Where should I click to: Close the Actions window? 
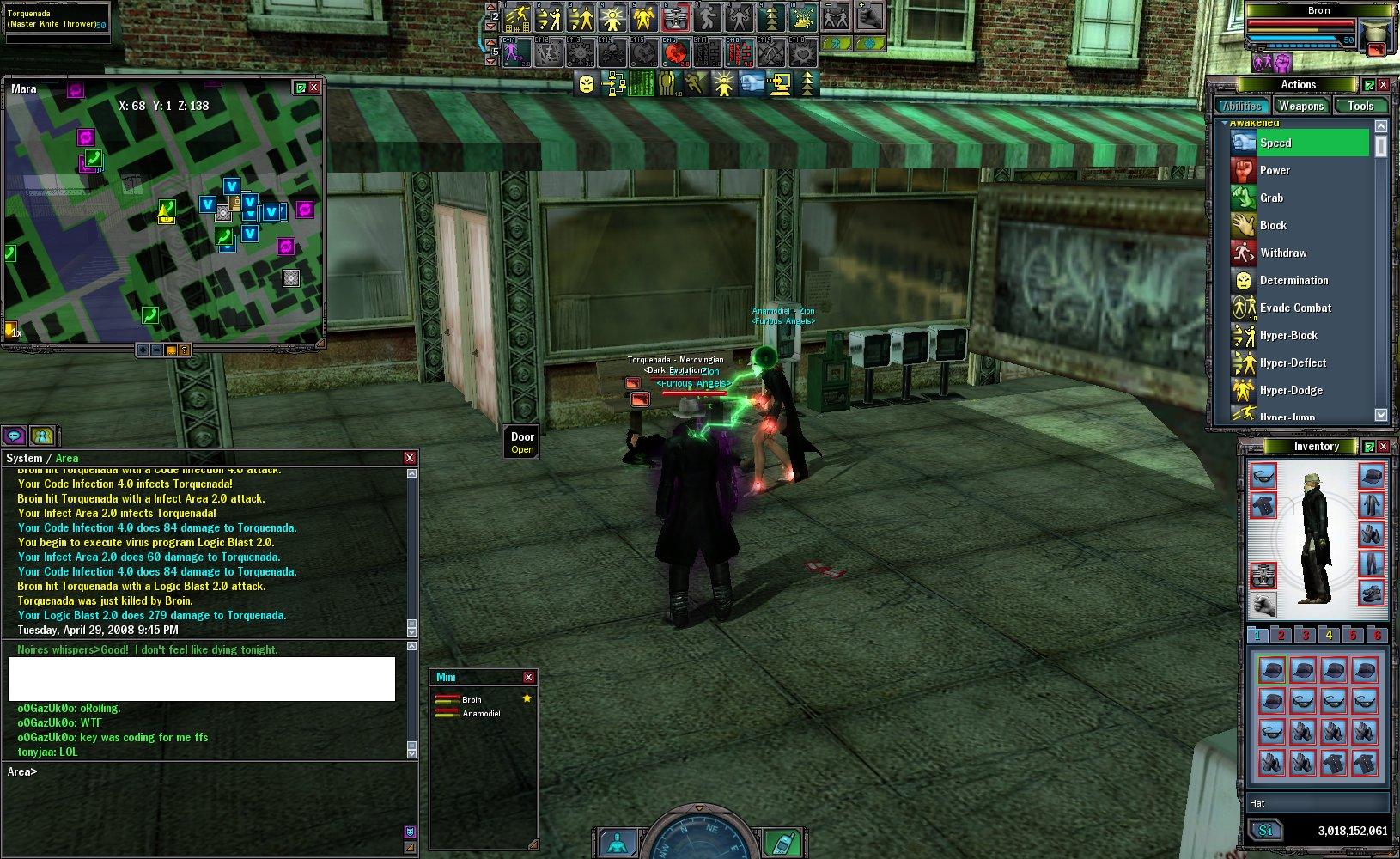[1383, 85]
